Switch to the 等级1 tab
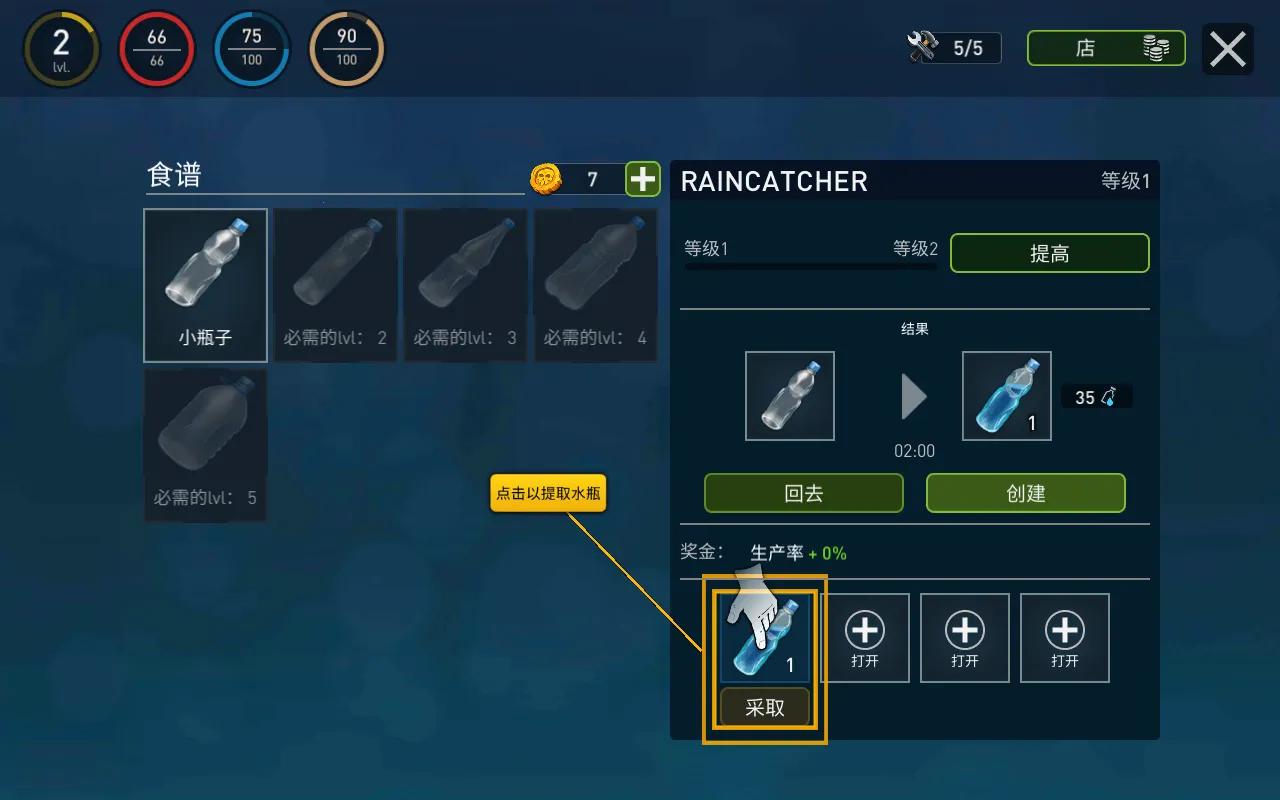 (705, 249)
